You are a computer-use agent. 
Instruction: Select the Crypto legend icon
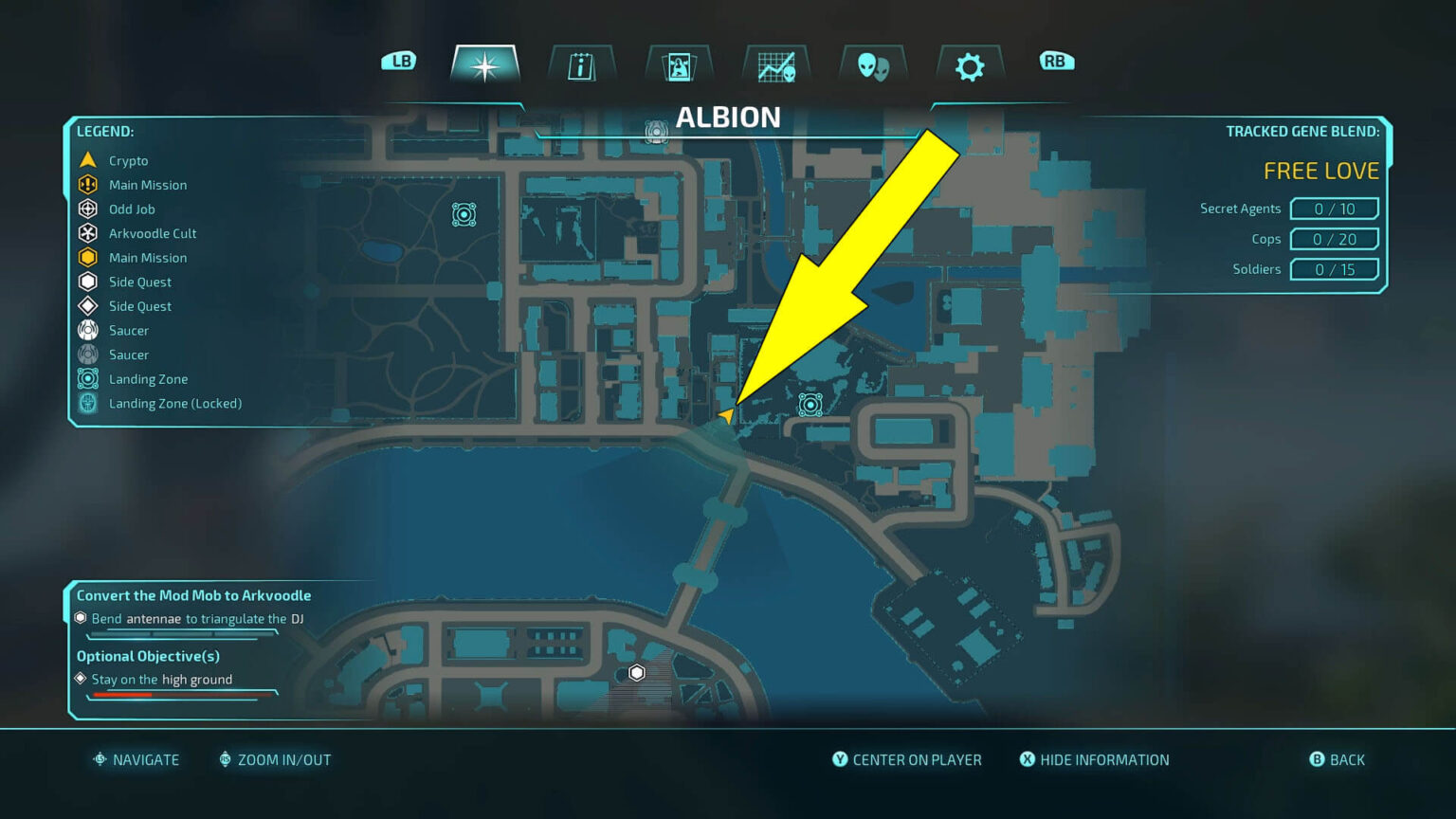pos(87,160)
